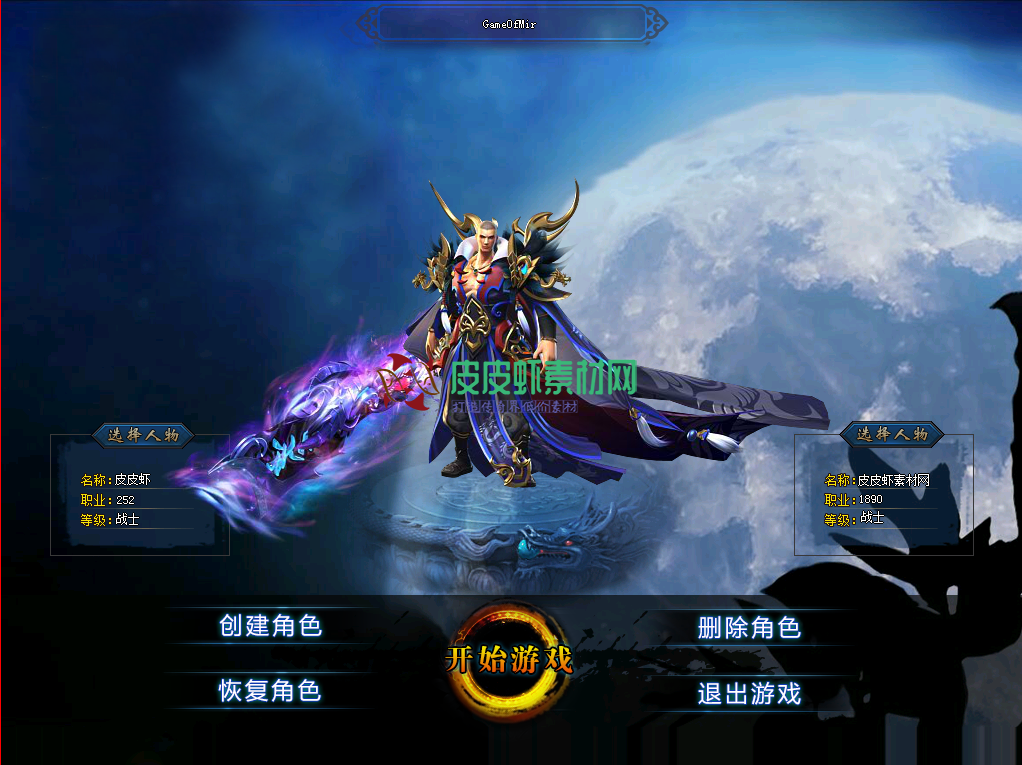Screen dimensions: 1022x765
Task: Select 恢复角色 to restore a character
Action: pyautogui.click(x=270, y=690)
